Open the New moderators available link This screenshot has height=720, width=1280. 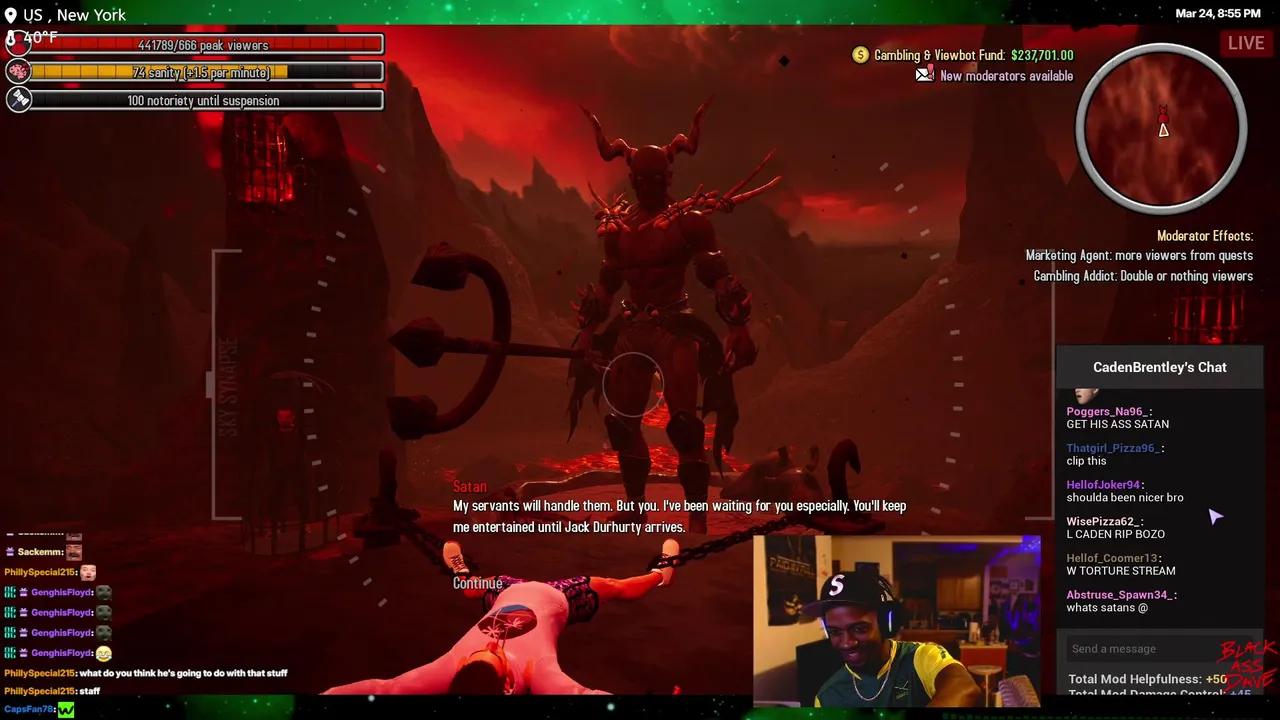(x=1006, y=75)
